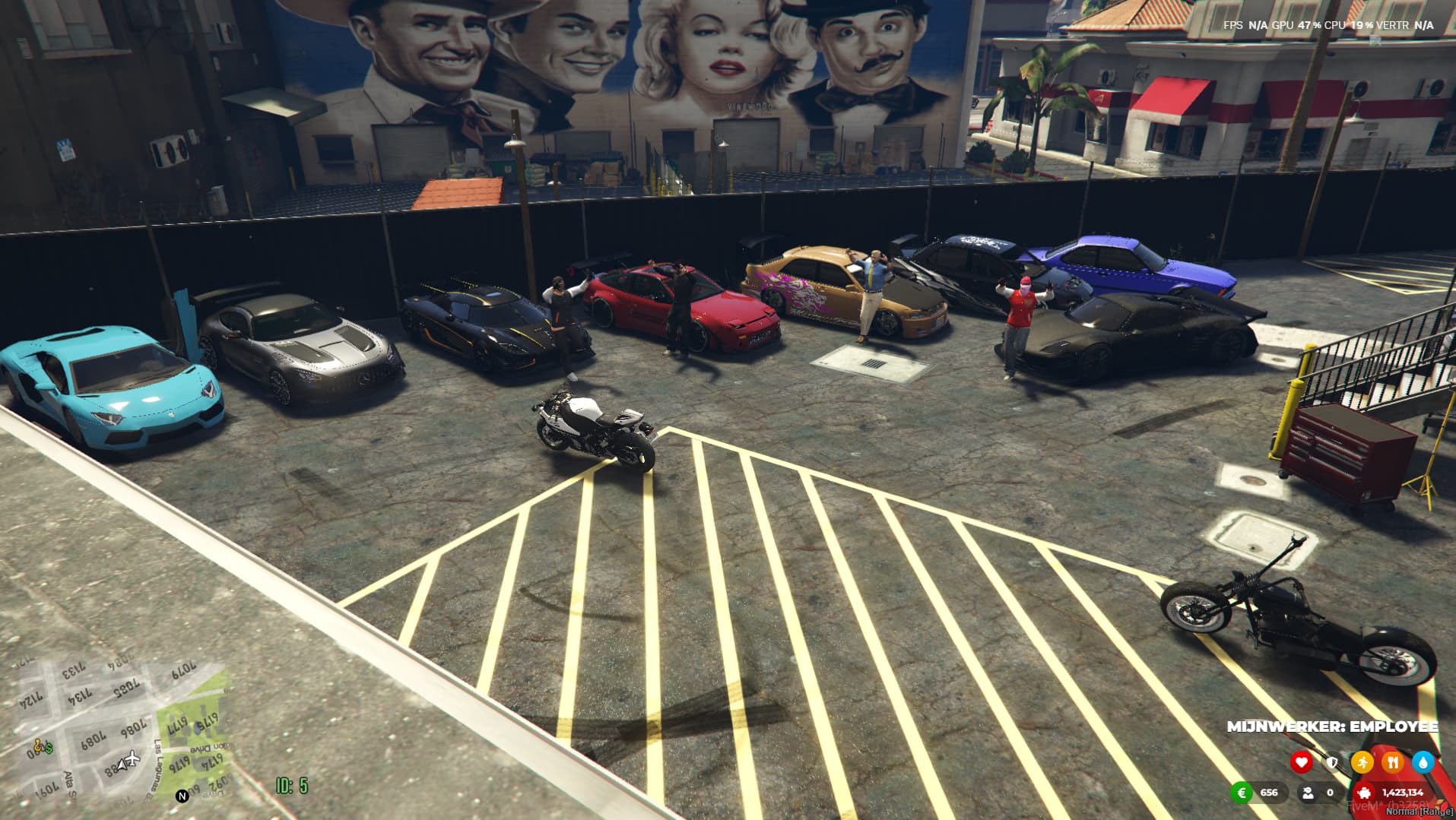
Task: Click the yellow running stamina icon
Action: (x=1362, y=761)
